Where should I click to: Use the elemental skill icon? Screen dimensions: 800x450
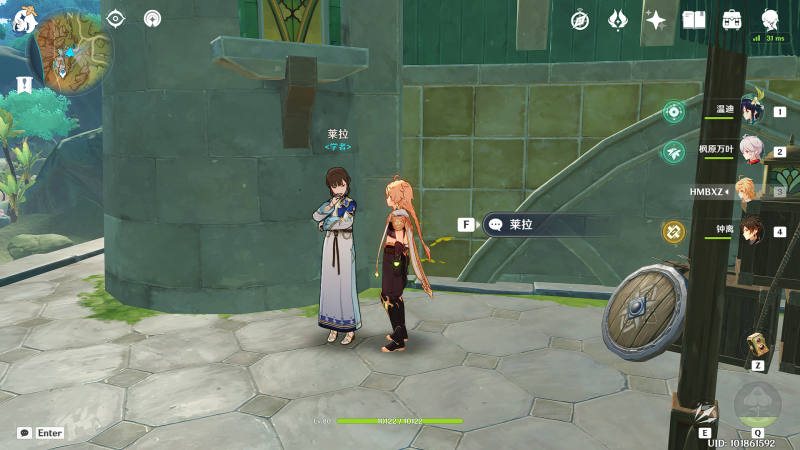point(705,412)
